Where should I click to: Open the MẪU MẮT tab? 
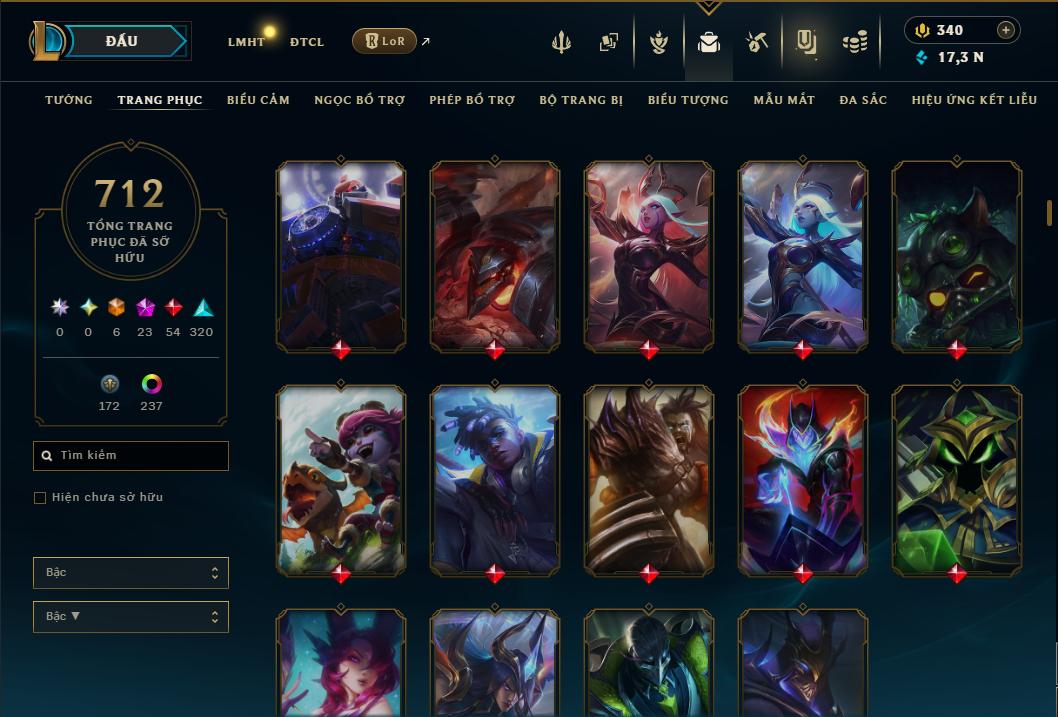pyautogui.click(x=784, y=100)
